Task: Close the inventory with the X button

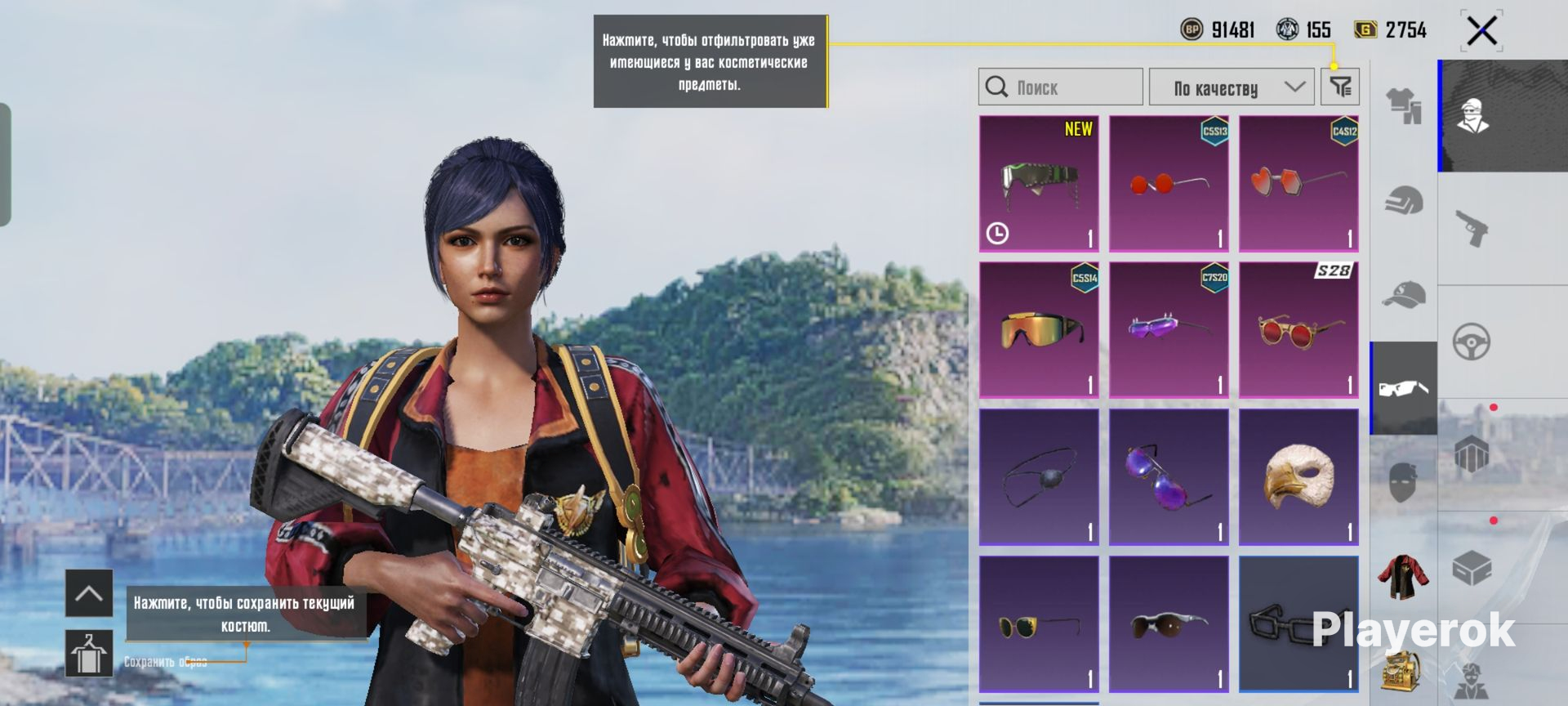Action: 1481,32
